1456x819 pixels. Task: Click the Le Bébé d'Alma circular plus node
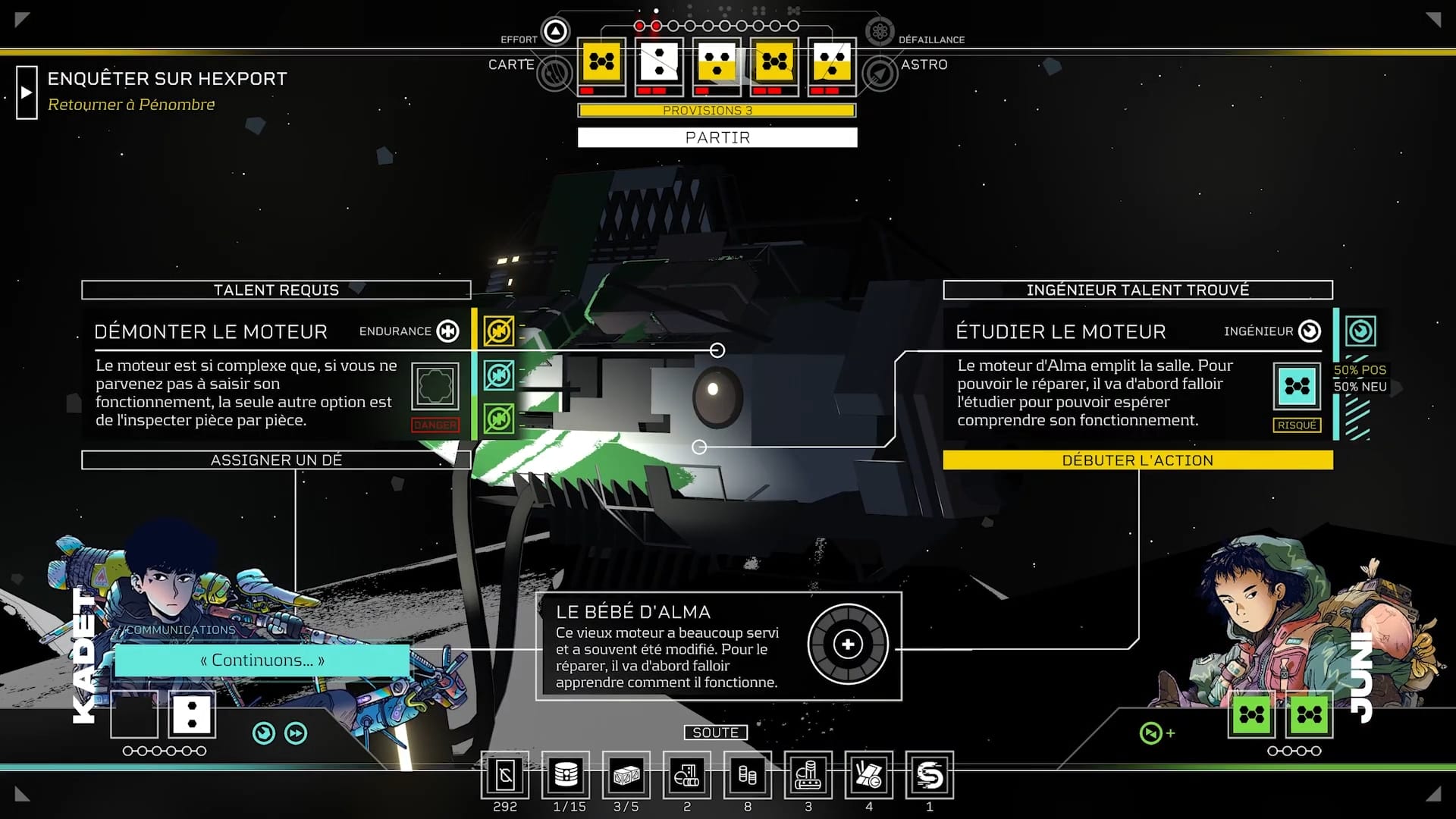(x=848, y=645)
